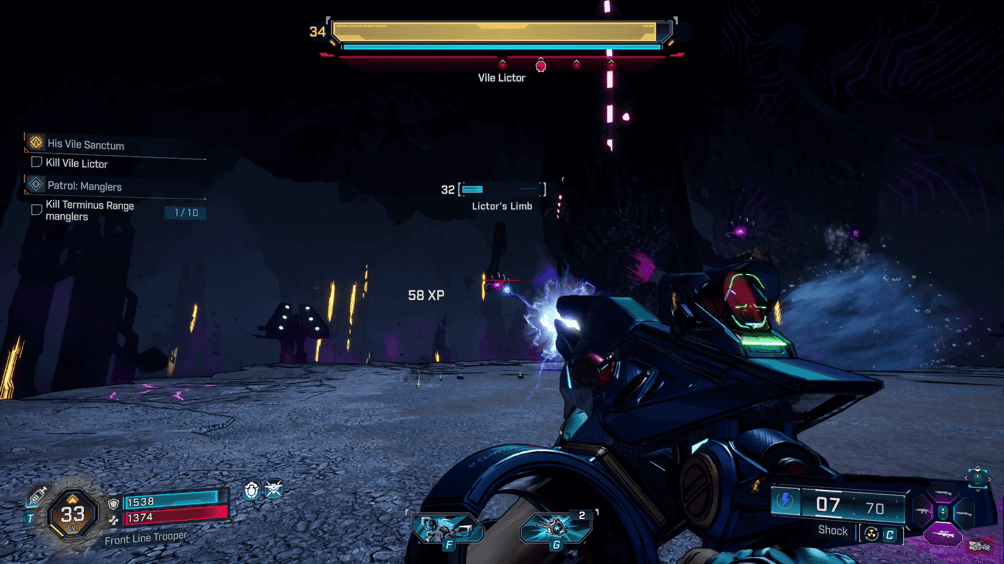
Task: Click the Kill Vile Lictor objective row
Action: pos(76,163)
